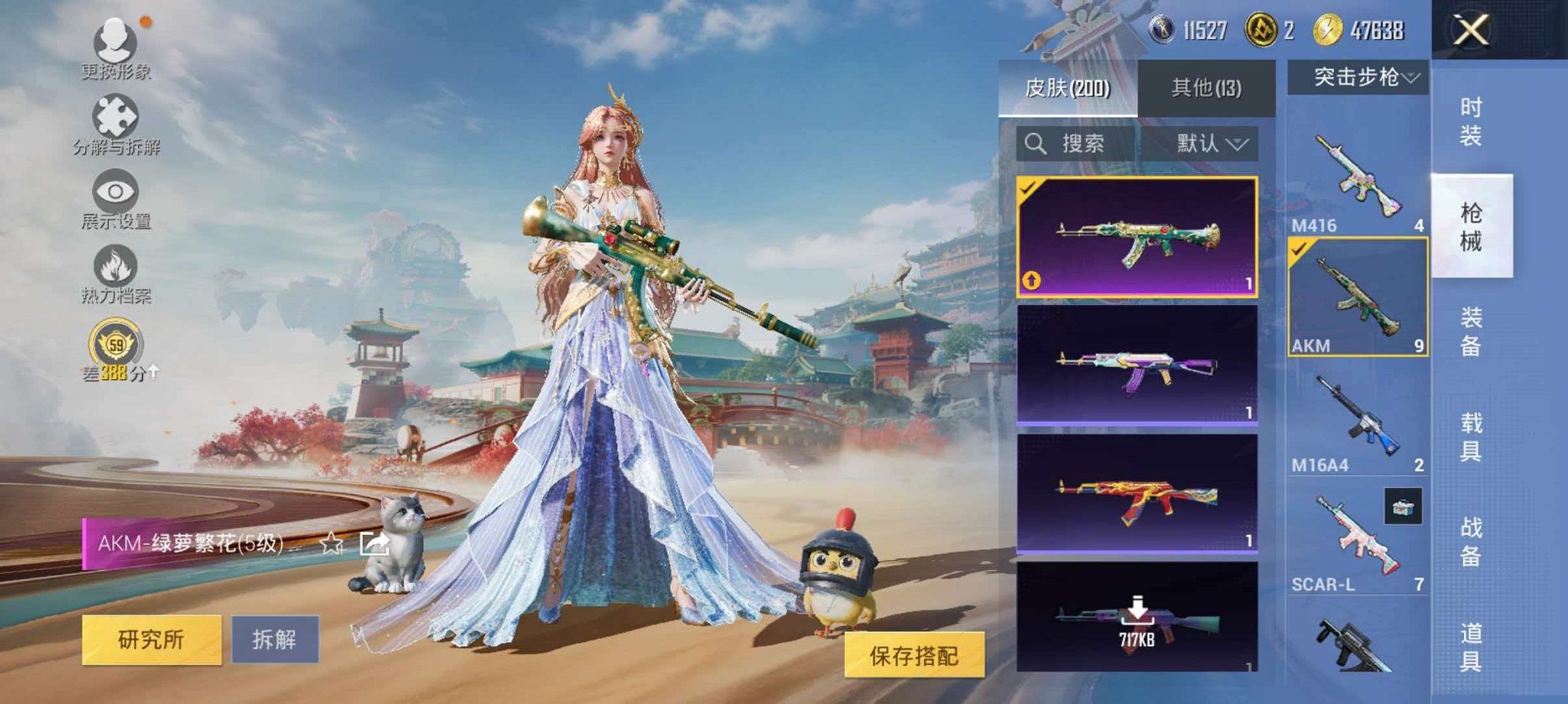
Task: Open the search 搜索 field
Action: point(1074,144)
